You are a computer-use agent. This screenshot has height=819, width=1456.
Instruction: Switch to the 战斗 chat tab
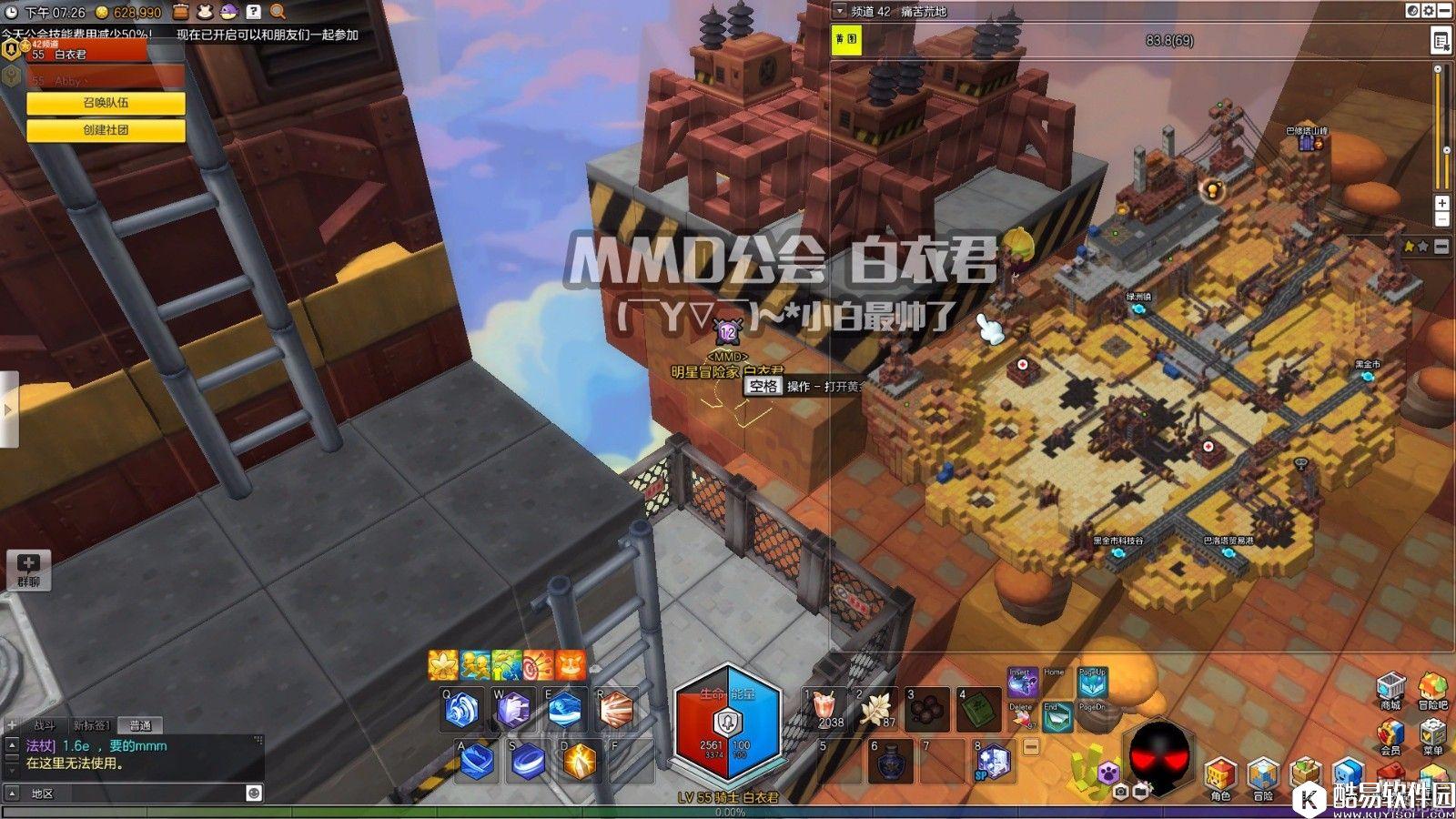pos(44,725)
